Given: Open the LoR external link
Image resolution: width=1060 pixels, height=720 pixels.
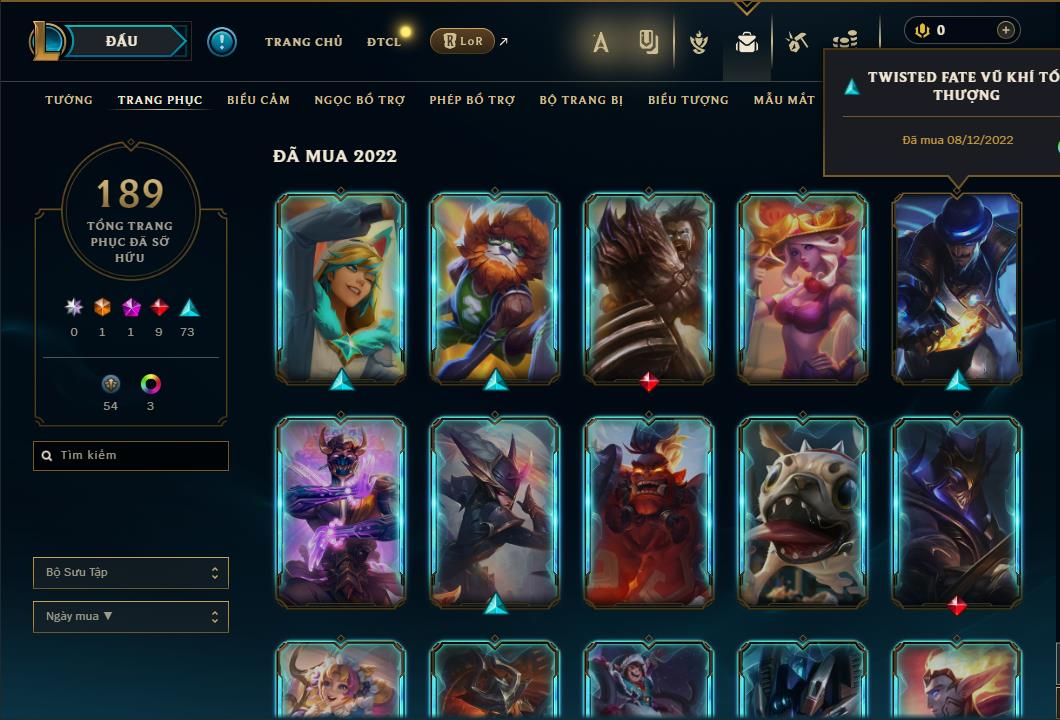Looking at the screenshot, I should tap(462, 41).
